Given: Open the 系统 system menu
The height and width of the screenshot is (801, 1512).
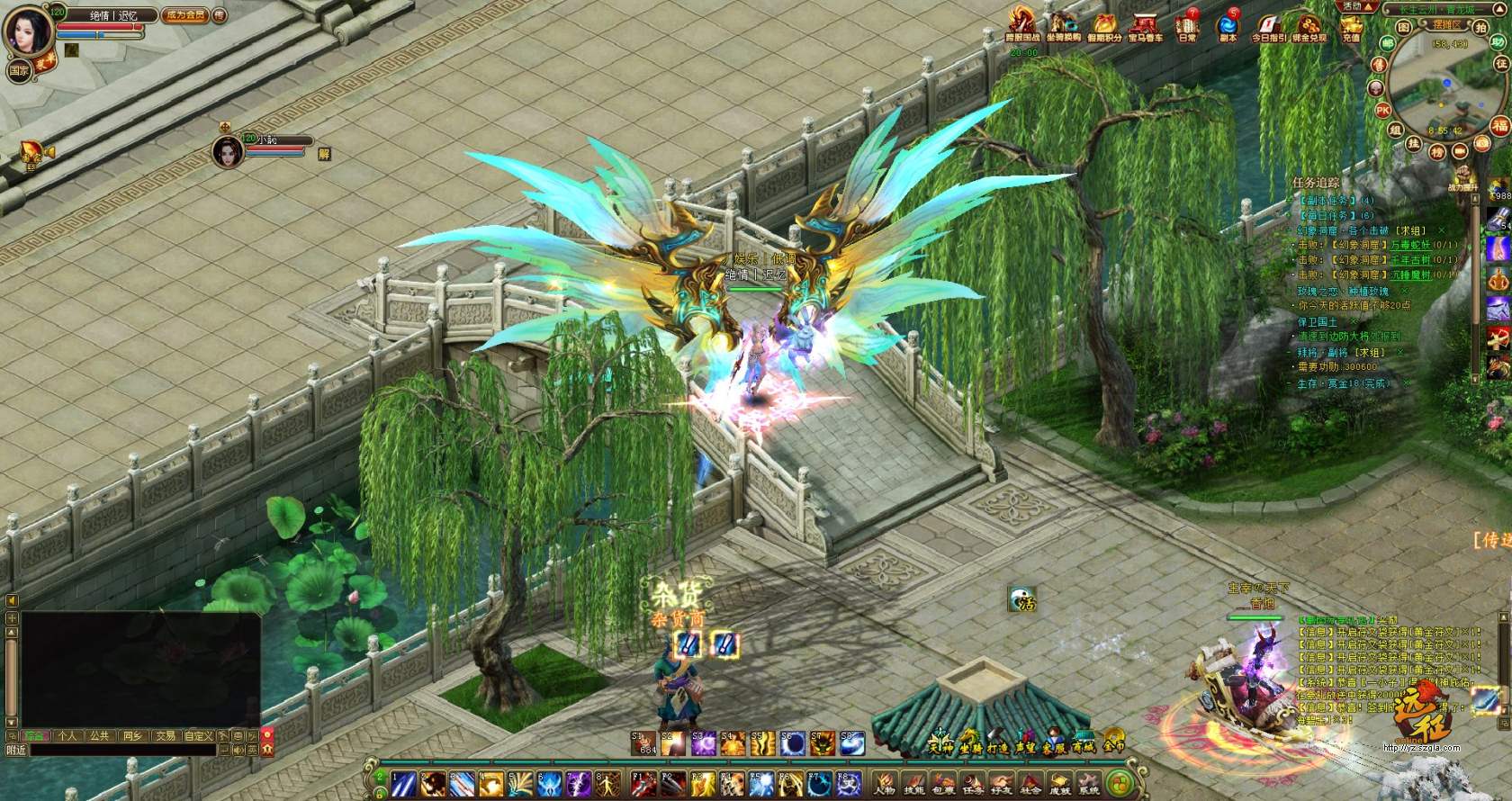Looking at the screenshot, I should [x=1090, y=783].
